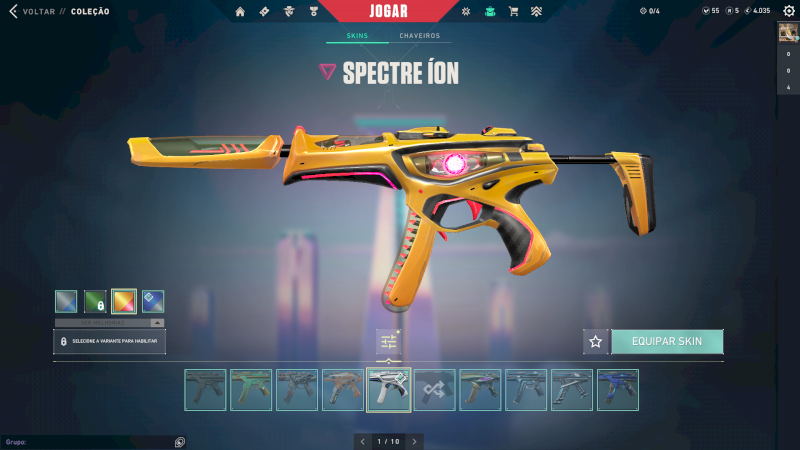Favorite this skin with the star button
The image size is (800, 450).
pyautogui.click(x=596, y=341)
